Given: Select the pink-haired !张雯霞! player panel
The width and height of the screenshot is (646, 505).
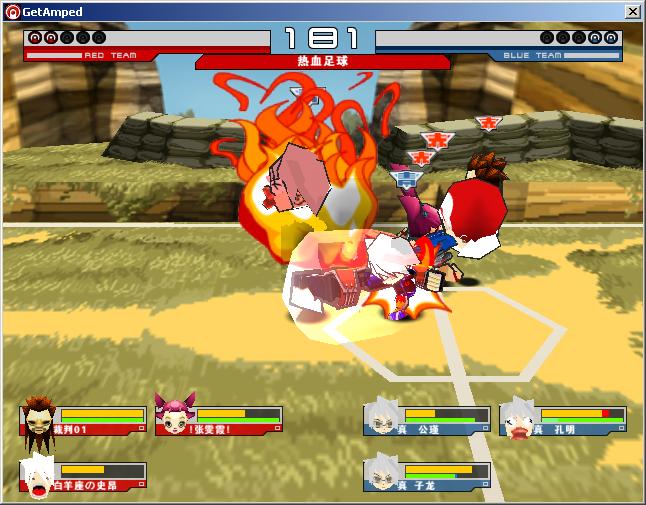Looking at the screenshot, I should point(219,419).
